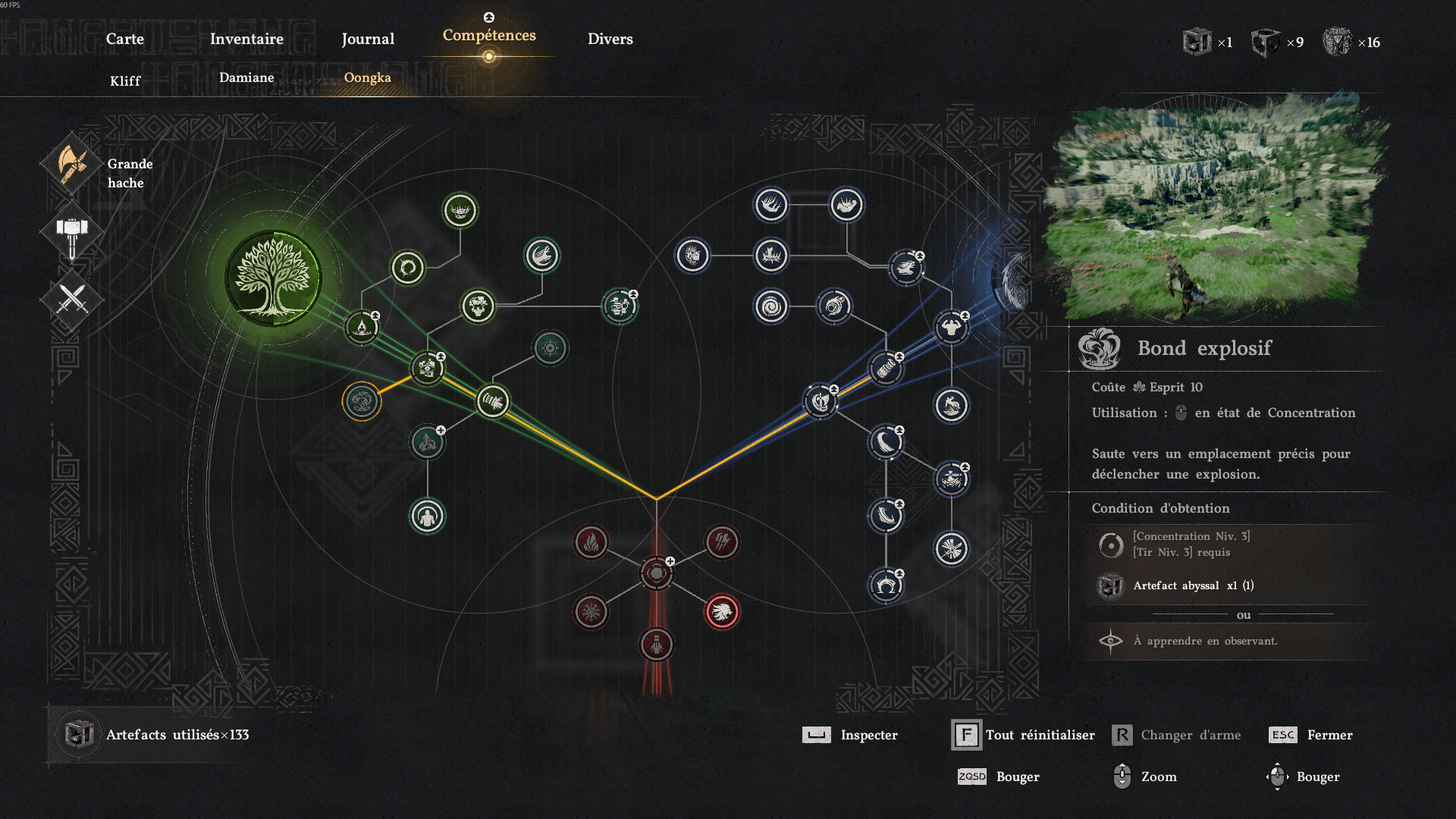This screenshot has height=819, width=1456.
Task: Switch to Damiane's skills
Action: click(x=246, y=77)
